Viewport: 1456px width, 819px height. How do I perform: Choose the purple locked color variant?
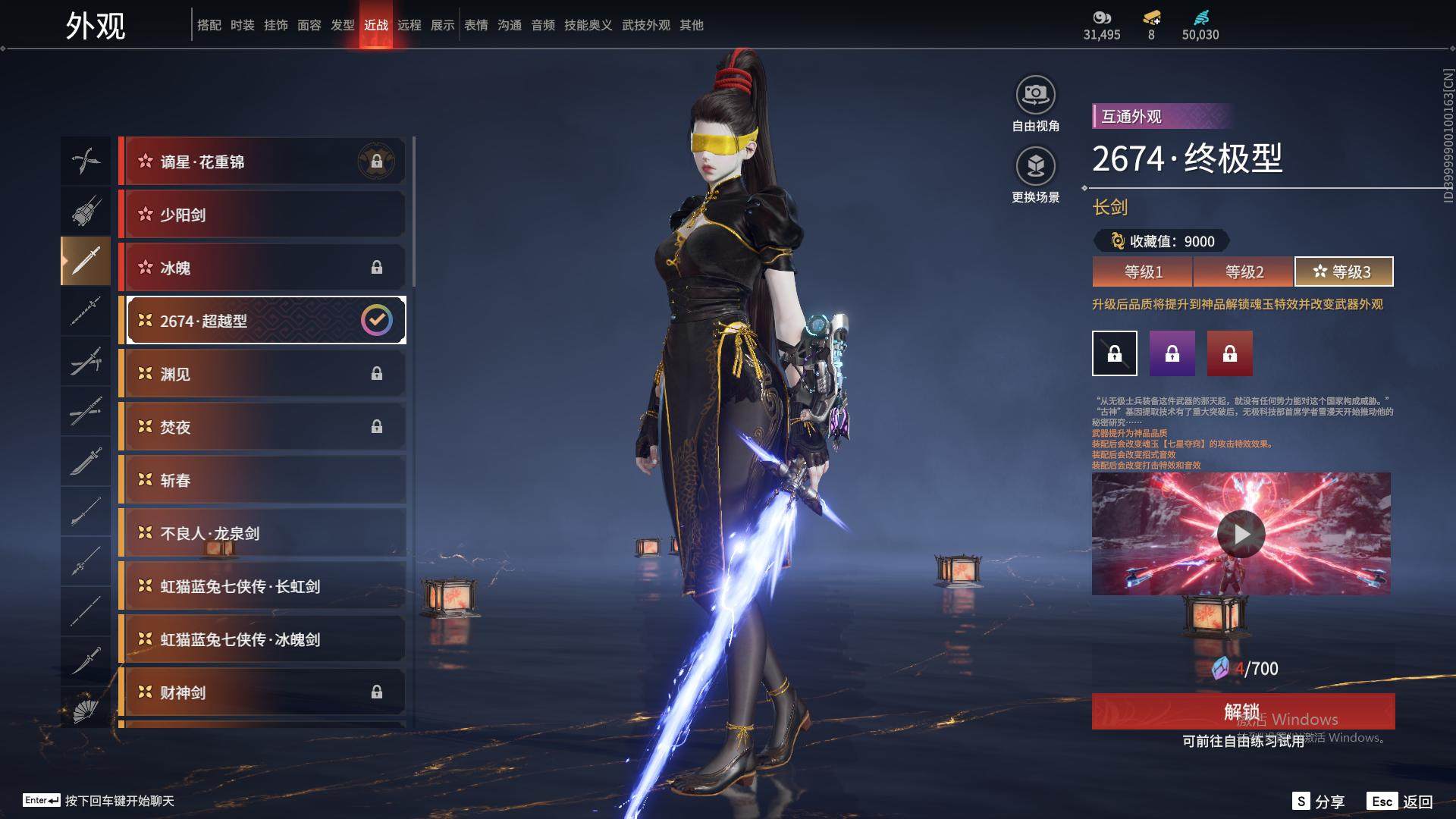(1172, 353)
